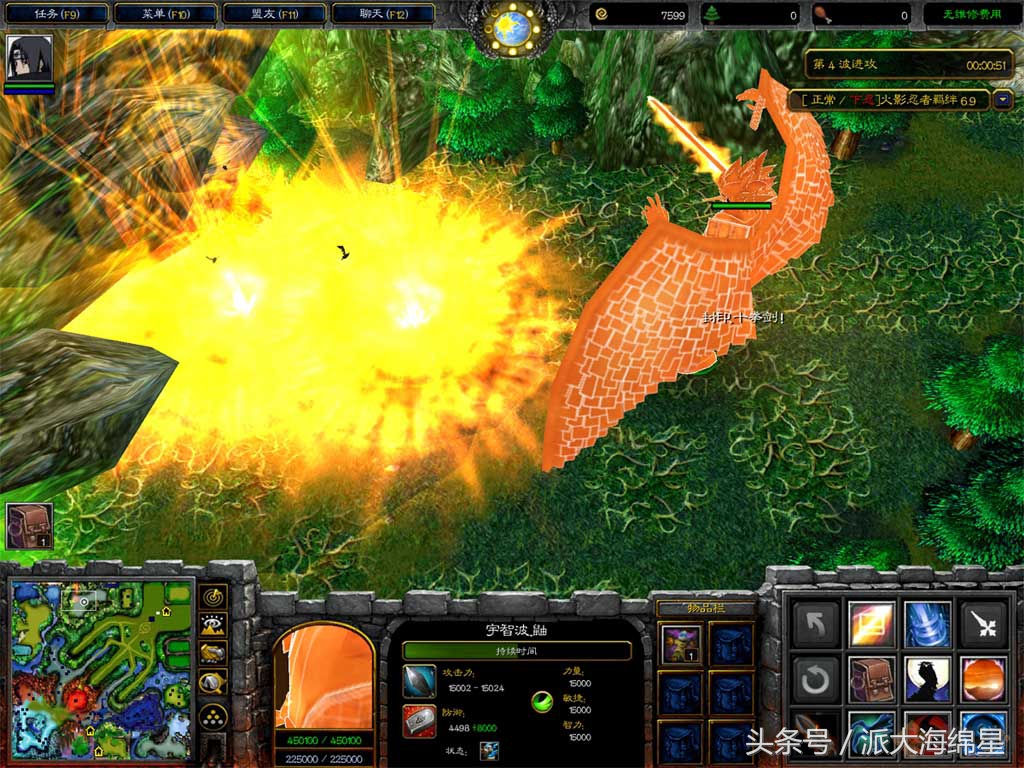Open the 菜单 (F10) game menu
The image size is (1024, 768).
pos(165,14)
